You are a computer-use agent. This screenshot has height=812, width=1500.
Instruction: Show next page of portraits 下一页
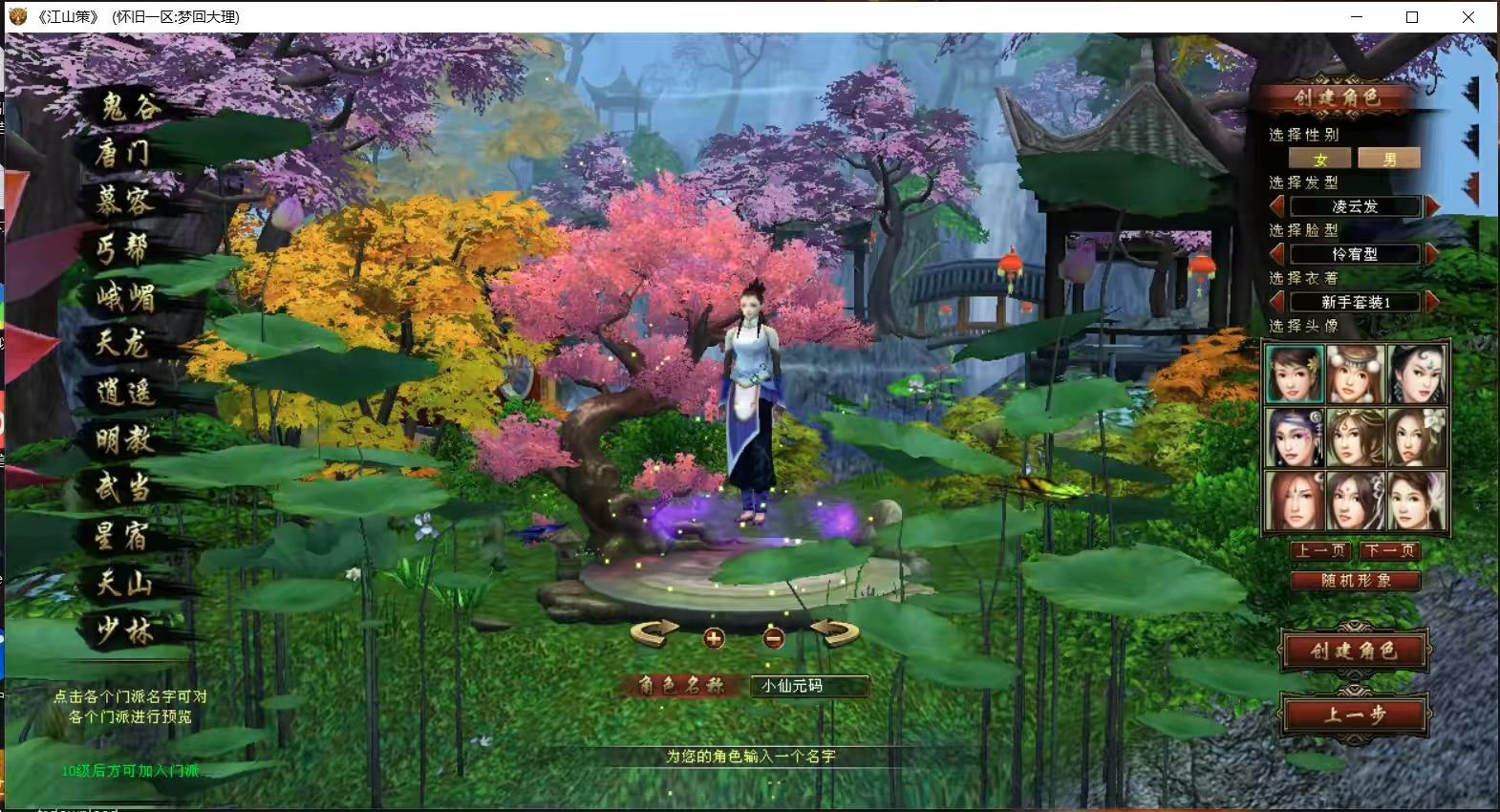pos(1390,550)
